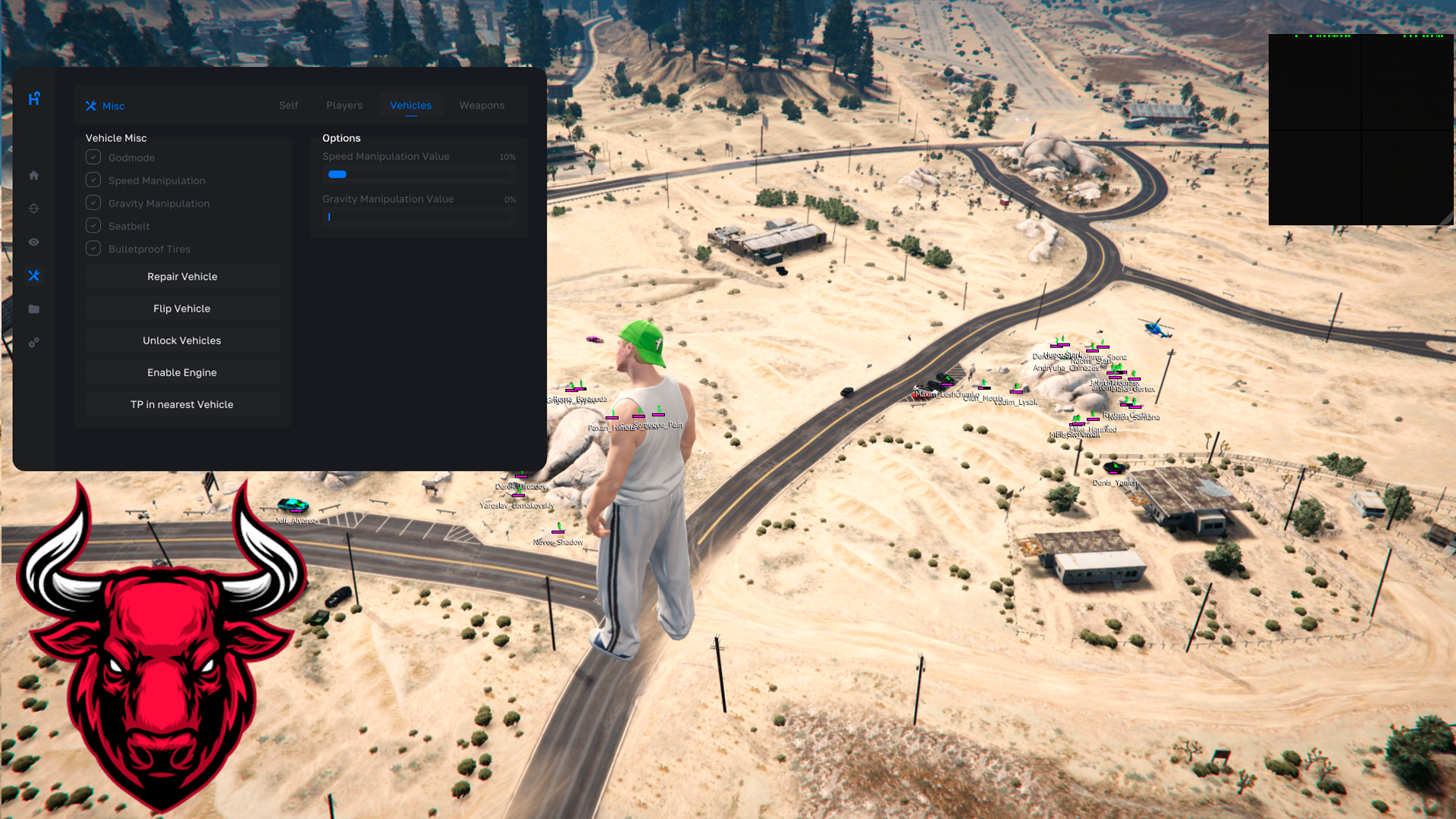Select the Vehicles tab
This screenshot has width=1456, height=819.
click(410, 105)
